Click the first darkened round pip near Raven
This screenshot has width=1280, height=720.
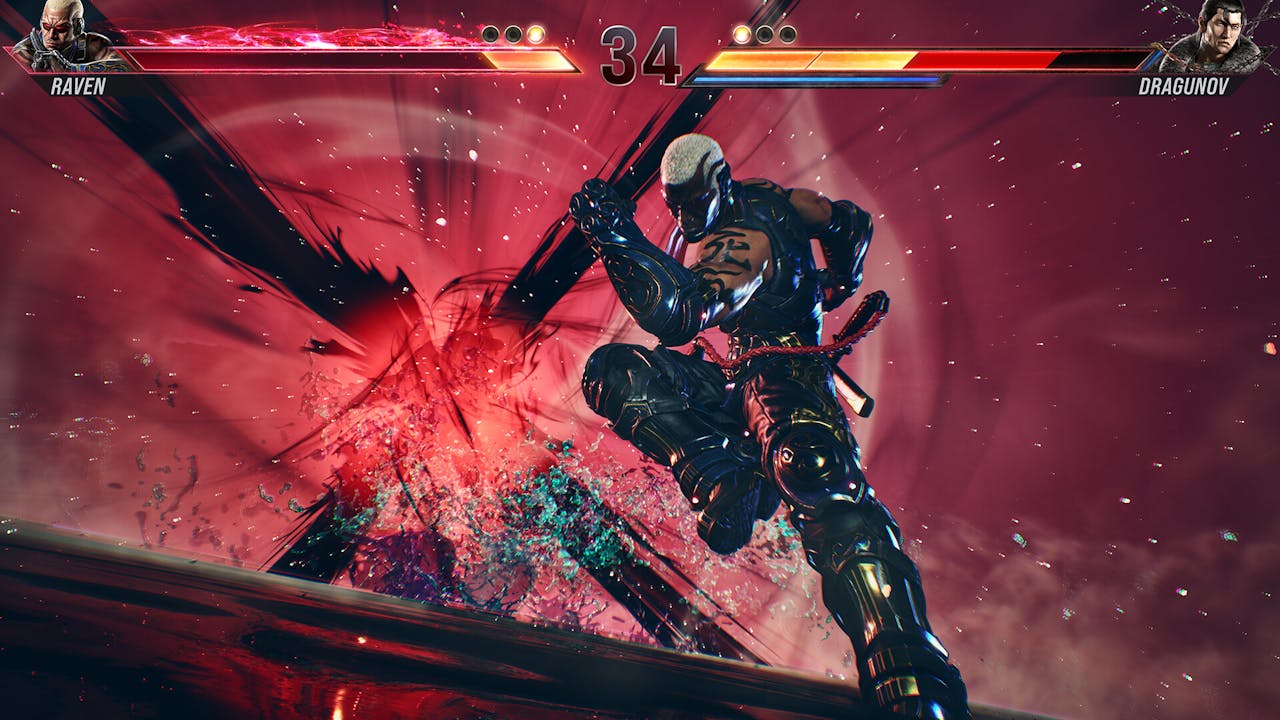coord(489,35)
